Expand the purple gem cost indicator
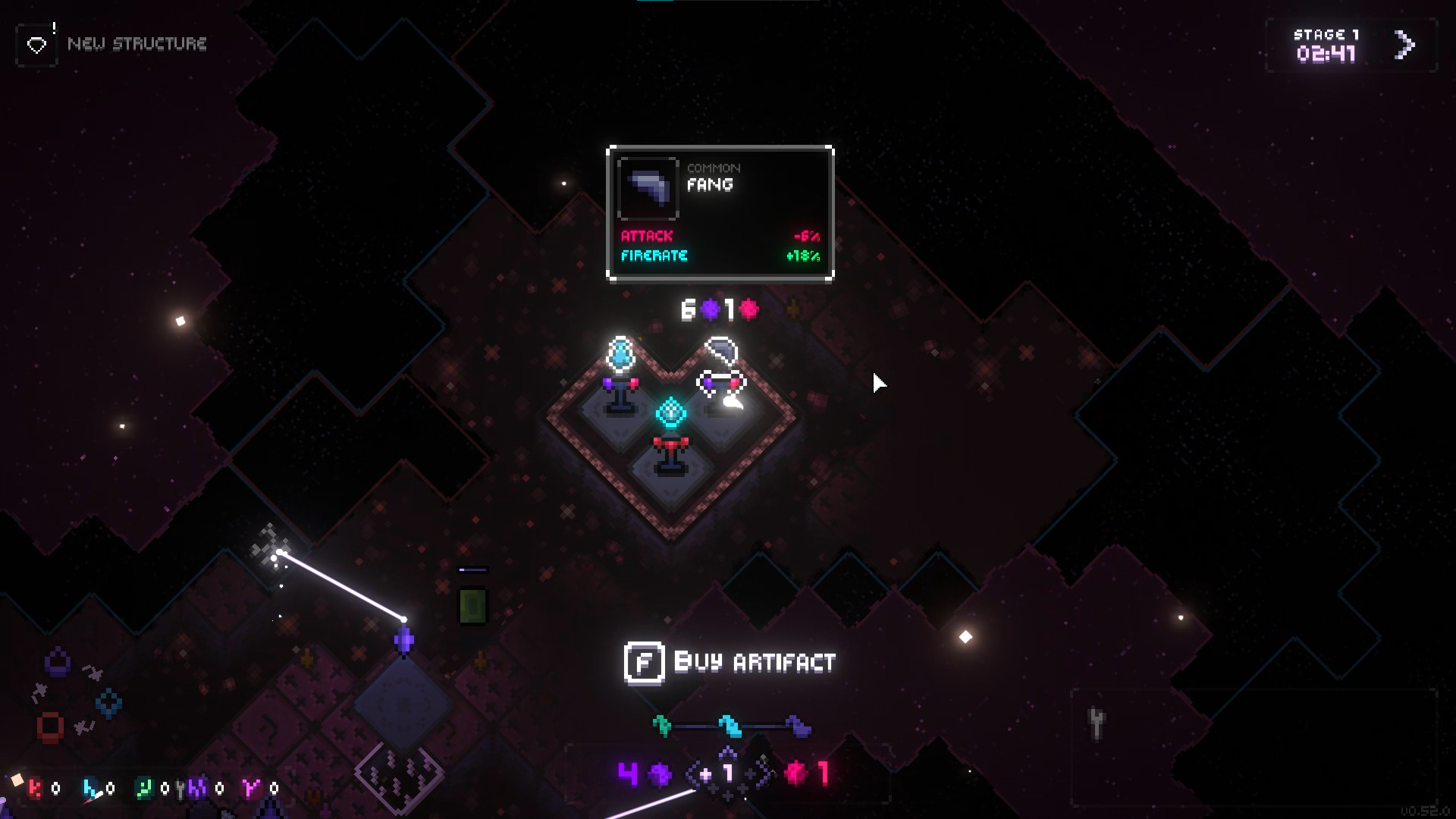This screenshot has width=1456, height=819. click(x=659, y=775)
